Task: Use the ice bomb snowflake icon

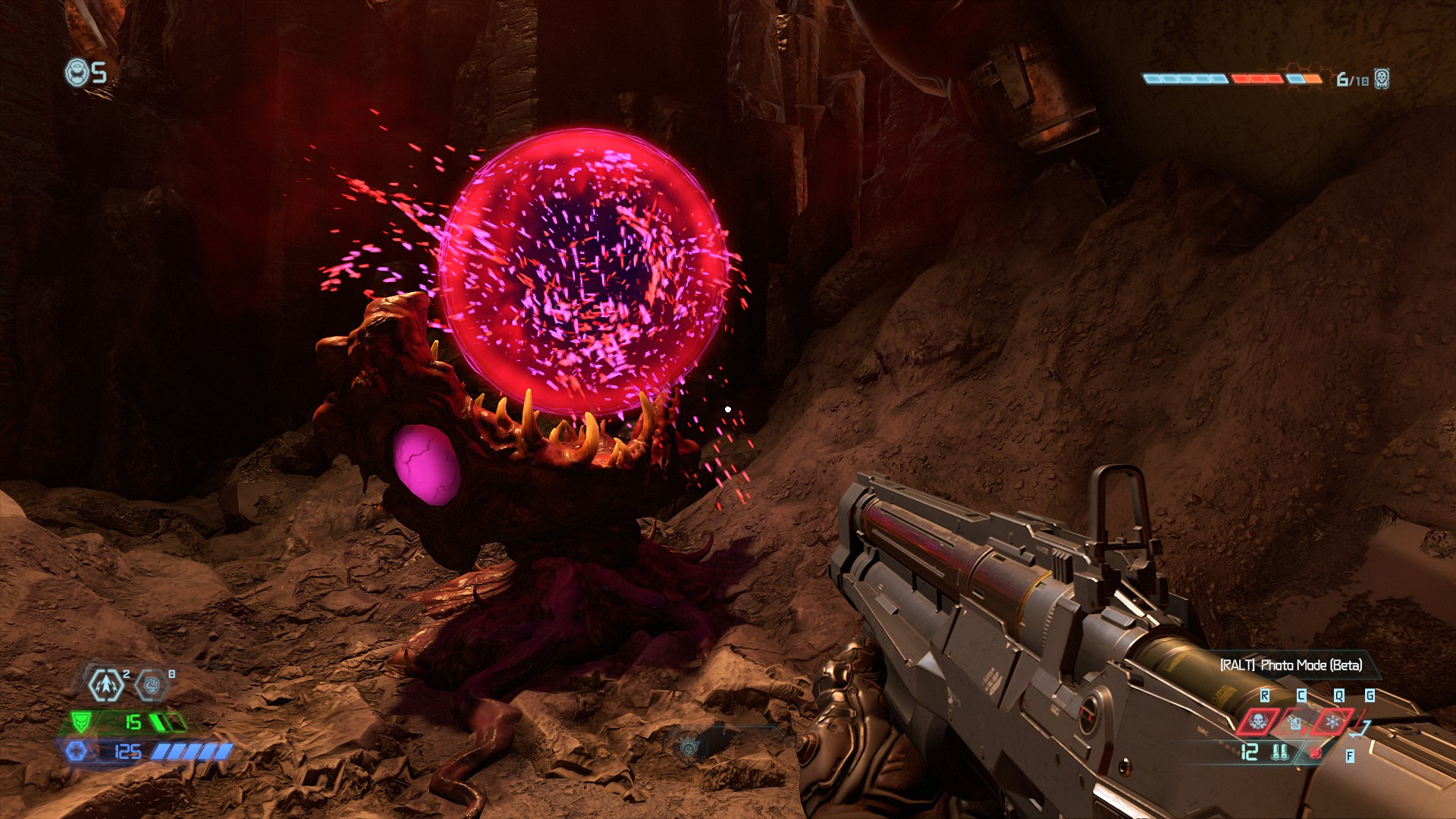Action: [1332, 721]
